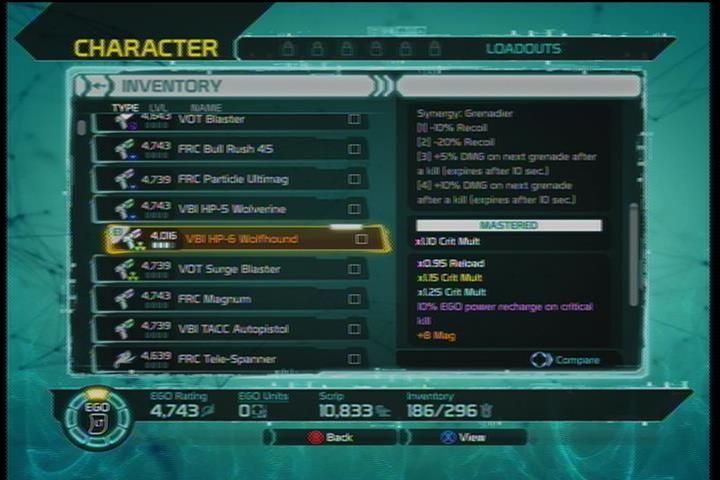Select FRC Bull Rush 45 weapon
The height and width of the screenshot is (480, 720).
(230, 149)
